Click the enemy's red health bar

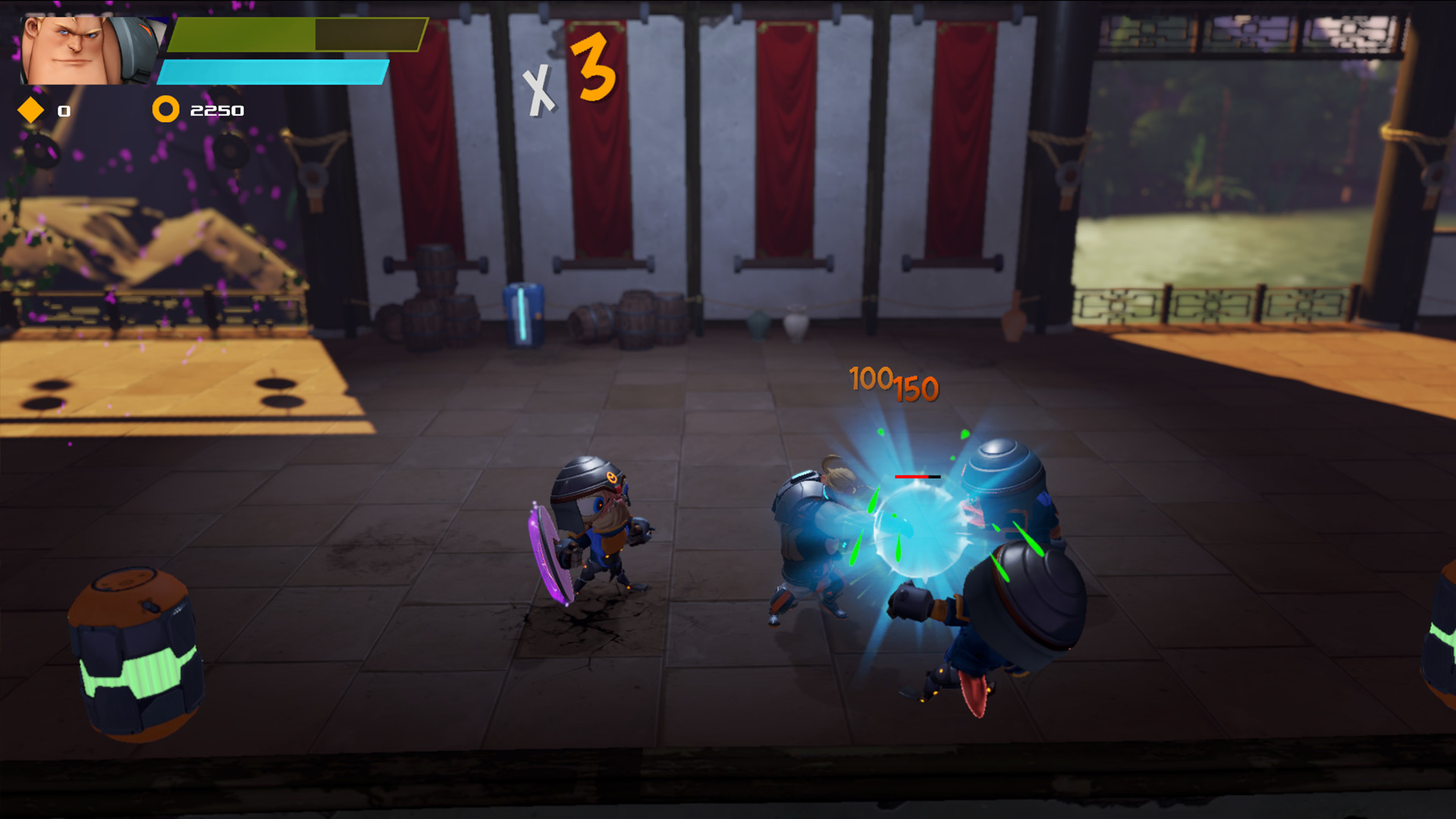tap(915, 478)
